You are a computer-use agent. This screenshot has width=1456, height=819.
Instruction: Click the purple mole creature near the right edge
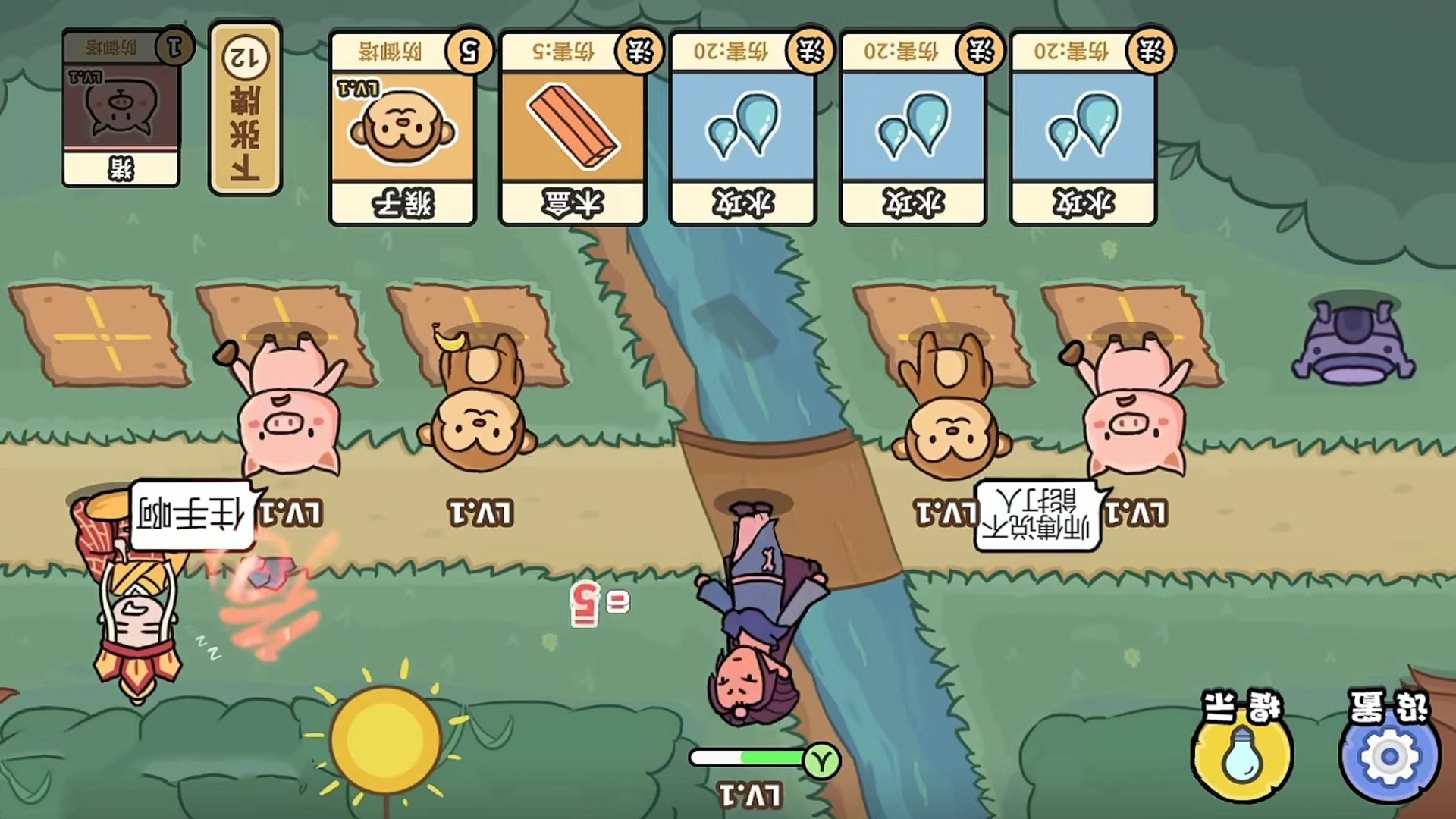click(1354, 341)
